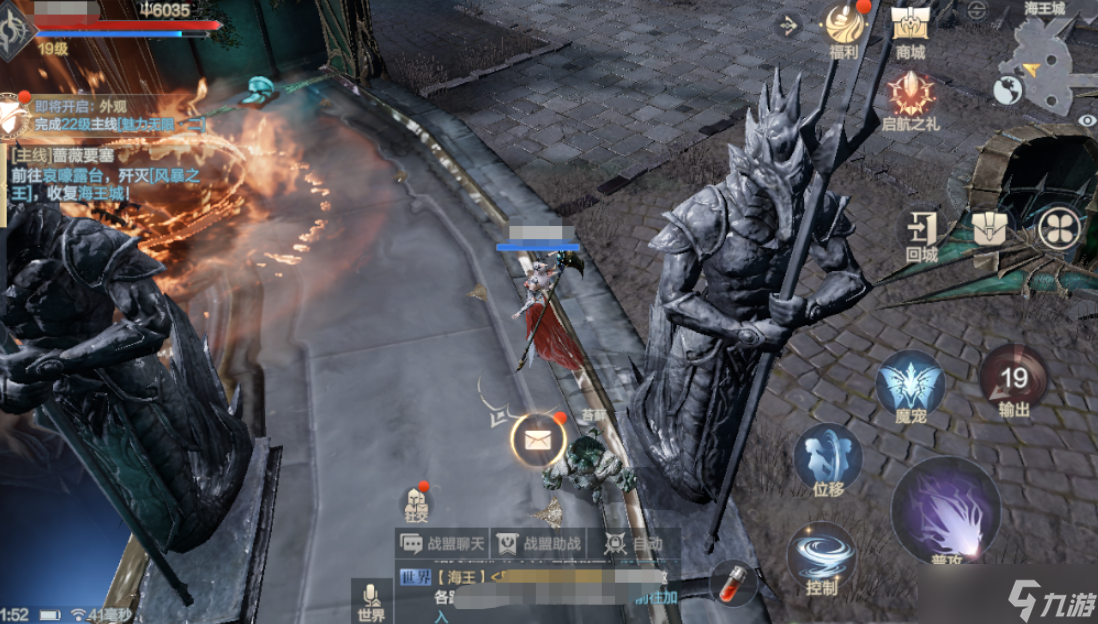Use the red health potion
This screenshot has width=1098, height=624.
coord(732,582)
